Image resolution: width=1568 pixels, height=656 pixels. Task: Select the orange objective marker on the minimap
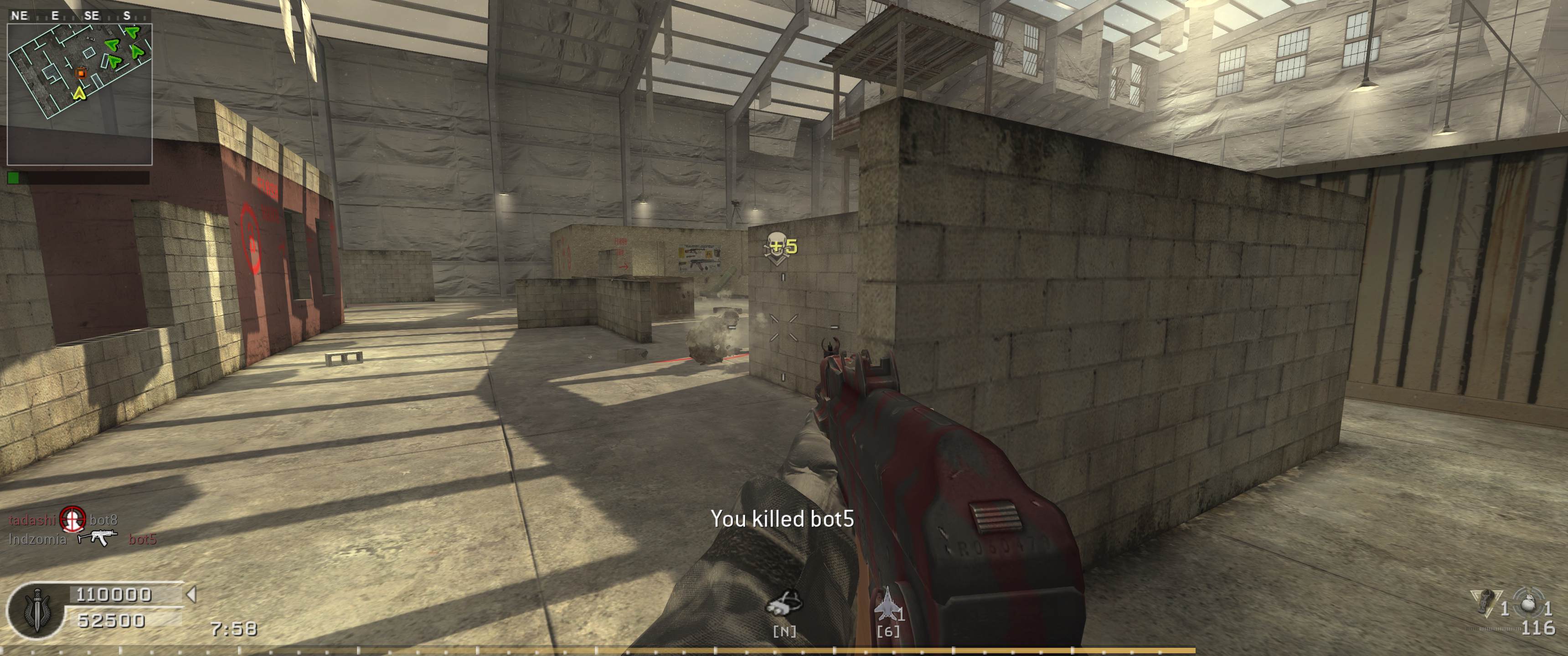(81, 73)
